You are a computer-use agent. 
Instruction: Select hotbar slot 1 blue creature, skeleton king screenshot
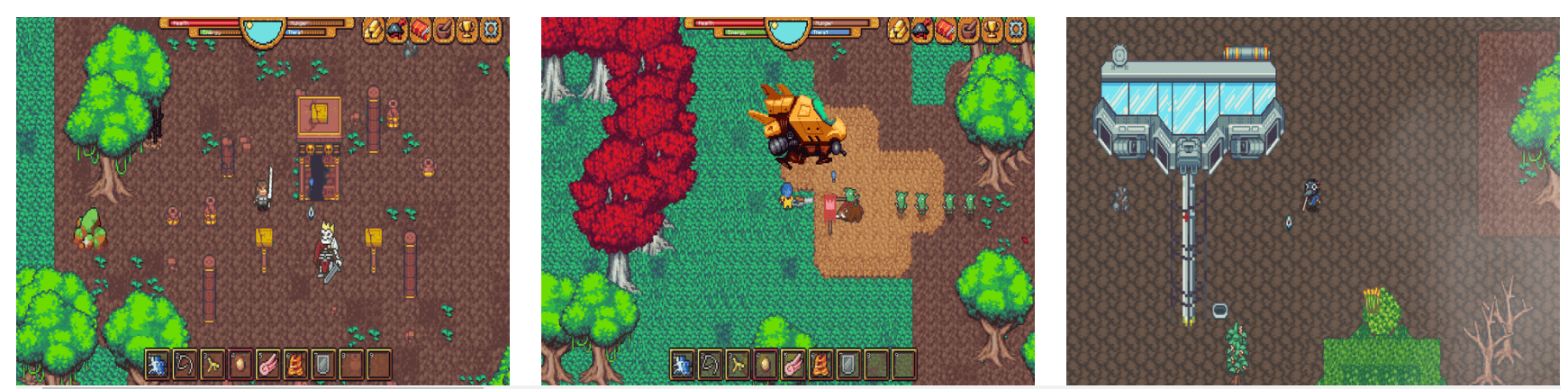click(157, 364)
